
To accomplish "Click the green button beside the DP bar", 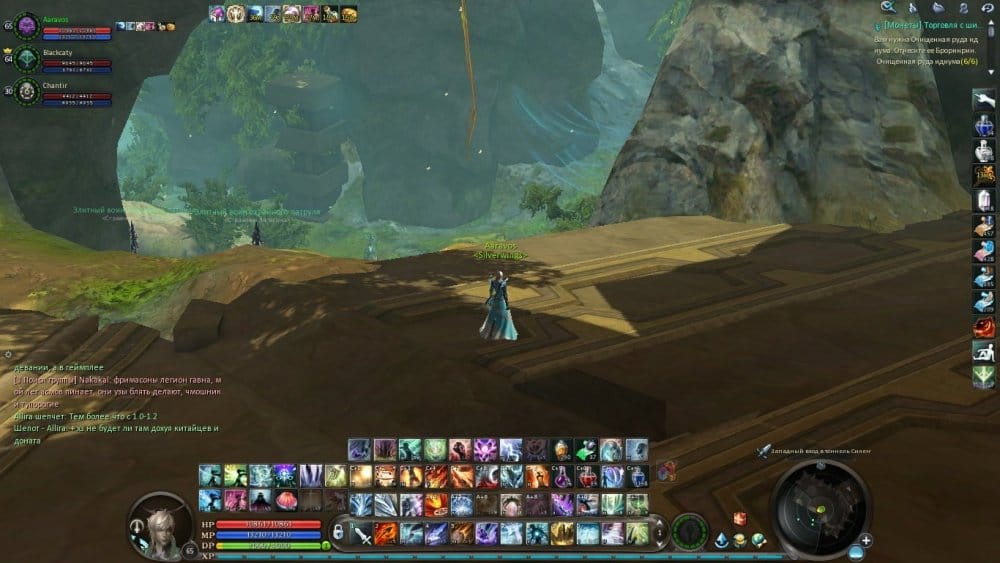I will point(326,545).
